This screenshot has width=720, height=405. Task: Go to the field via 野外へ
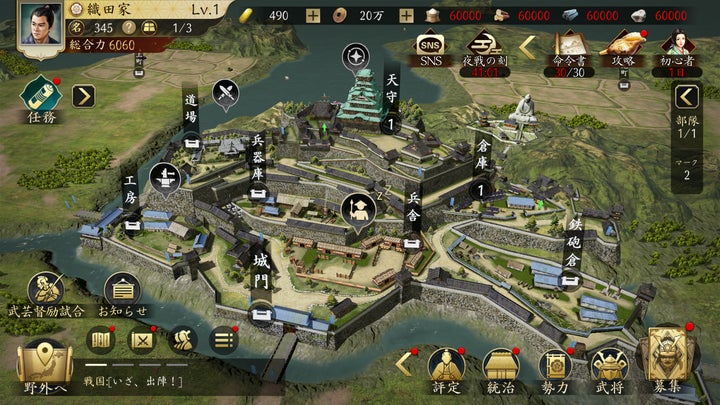tap(44, 366)
